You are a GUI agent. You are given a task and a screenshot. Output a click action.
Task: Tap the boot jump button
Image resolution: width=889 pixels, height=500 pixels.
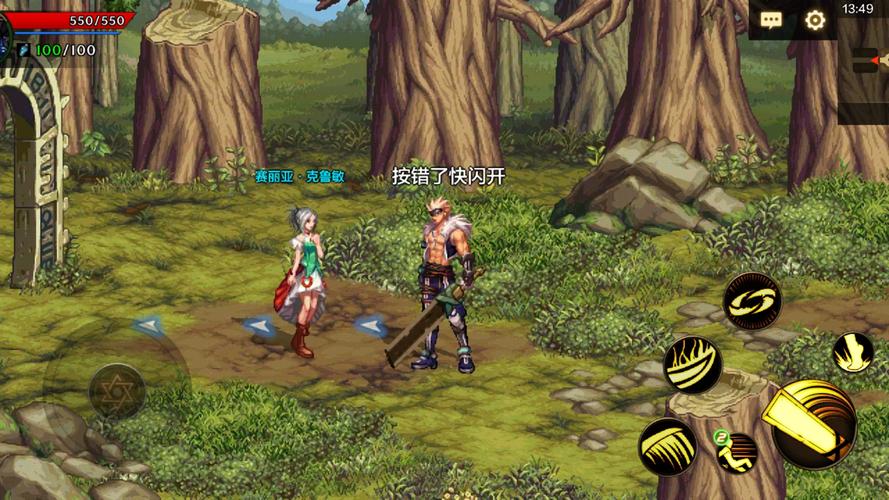point(853,353)
